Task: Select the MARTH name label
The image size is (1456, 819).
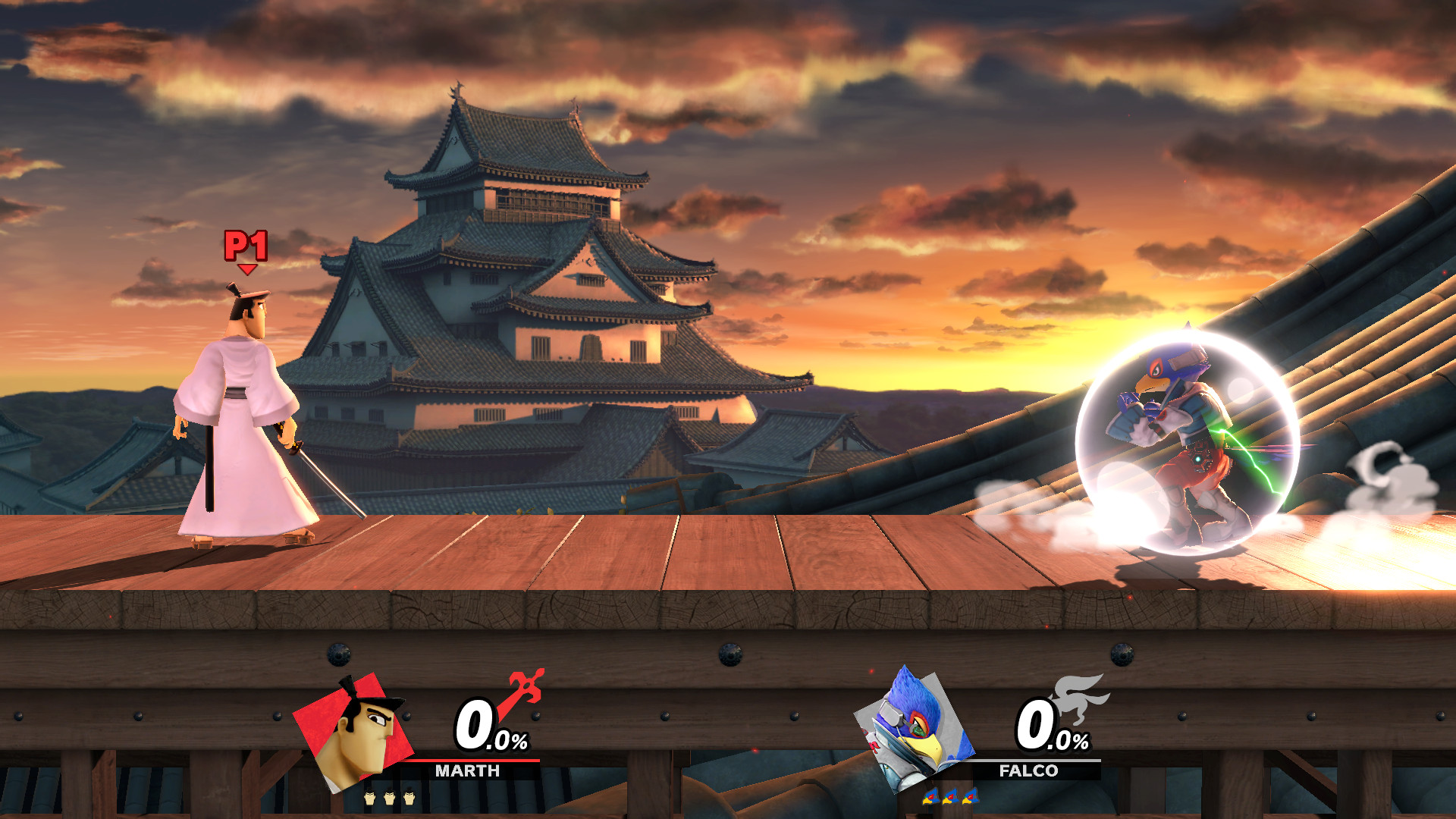Action: pos(467,770)
